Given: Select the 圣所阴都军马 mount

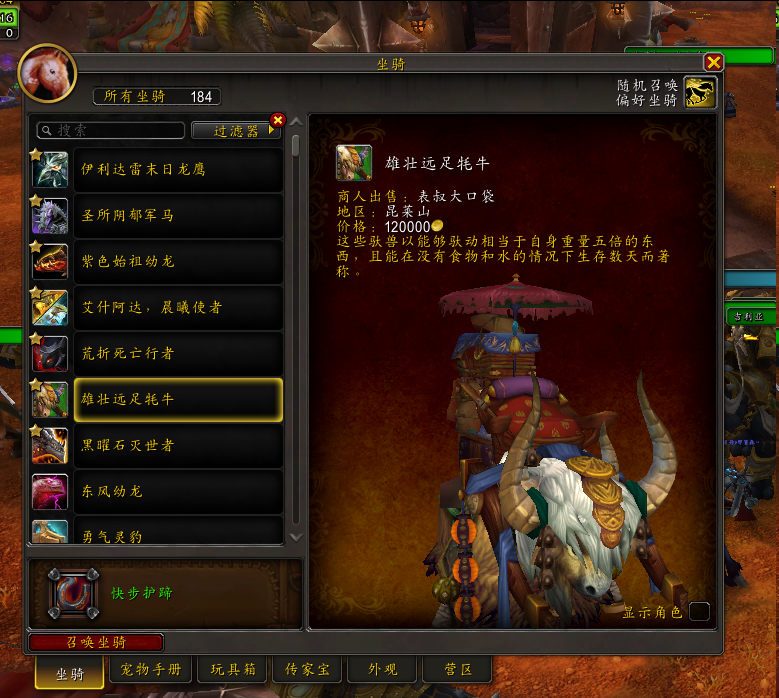Looking at the screenshot, I should (x=177, y=216).
